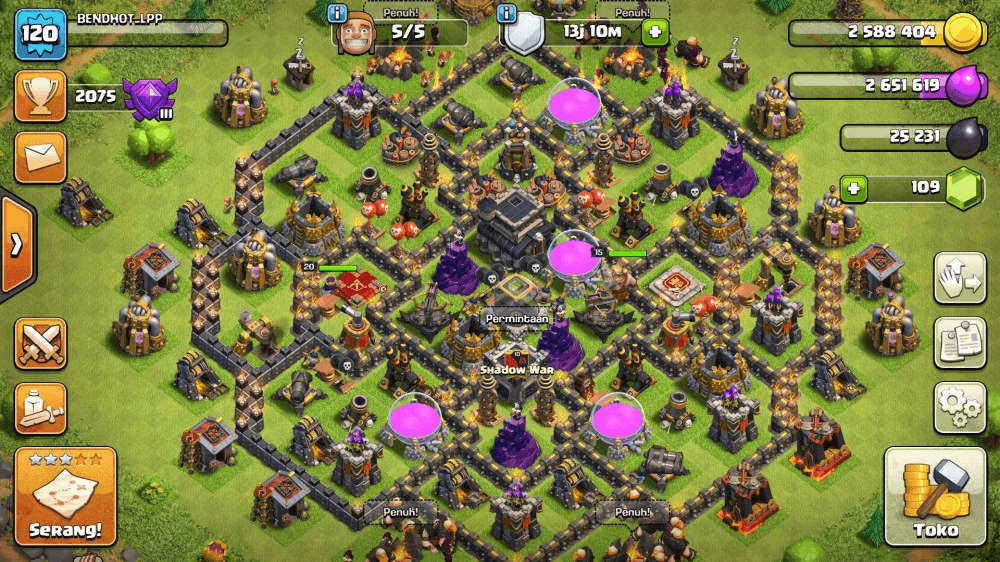This screenshot has width=1000, height=562.
Task: Open the trophy league rankings
Action: [40, 96]
